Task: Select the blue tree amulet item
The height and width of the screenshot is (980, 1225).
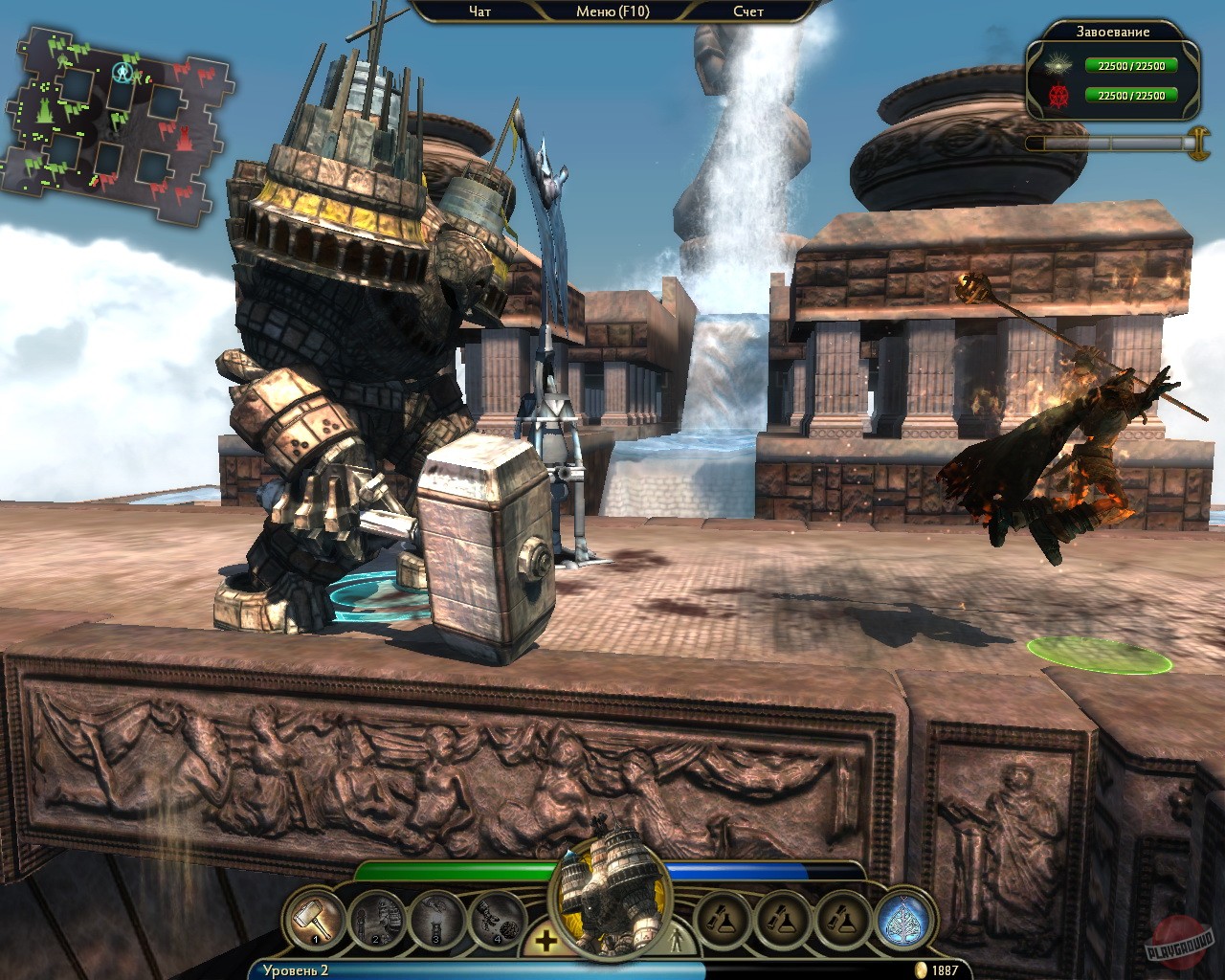Action: (905, 921)
